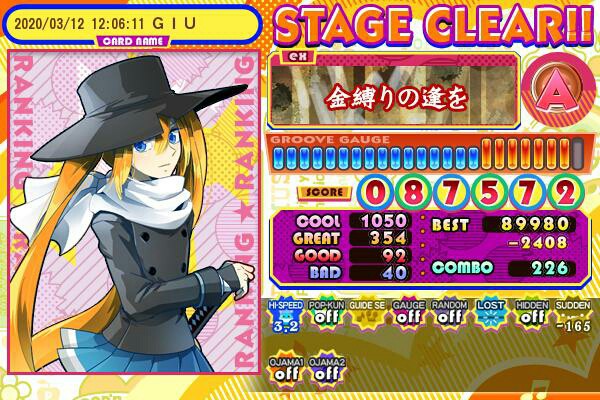The image size is (600, 400).
Task: Select the HI-SPEED 3.2 option icon
Action: tap(284, 319)
